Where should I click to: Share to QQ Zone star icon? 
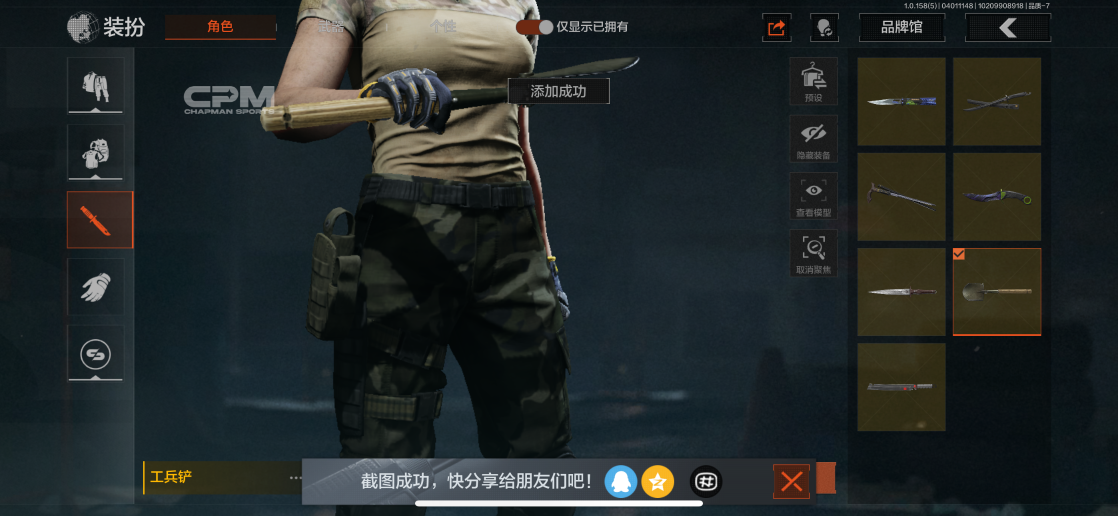click(657, 482)
